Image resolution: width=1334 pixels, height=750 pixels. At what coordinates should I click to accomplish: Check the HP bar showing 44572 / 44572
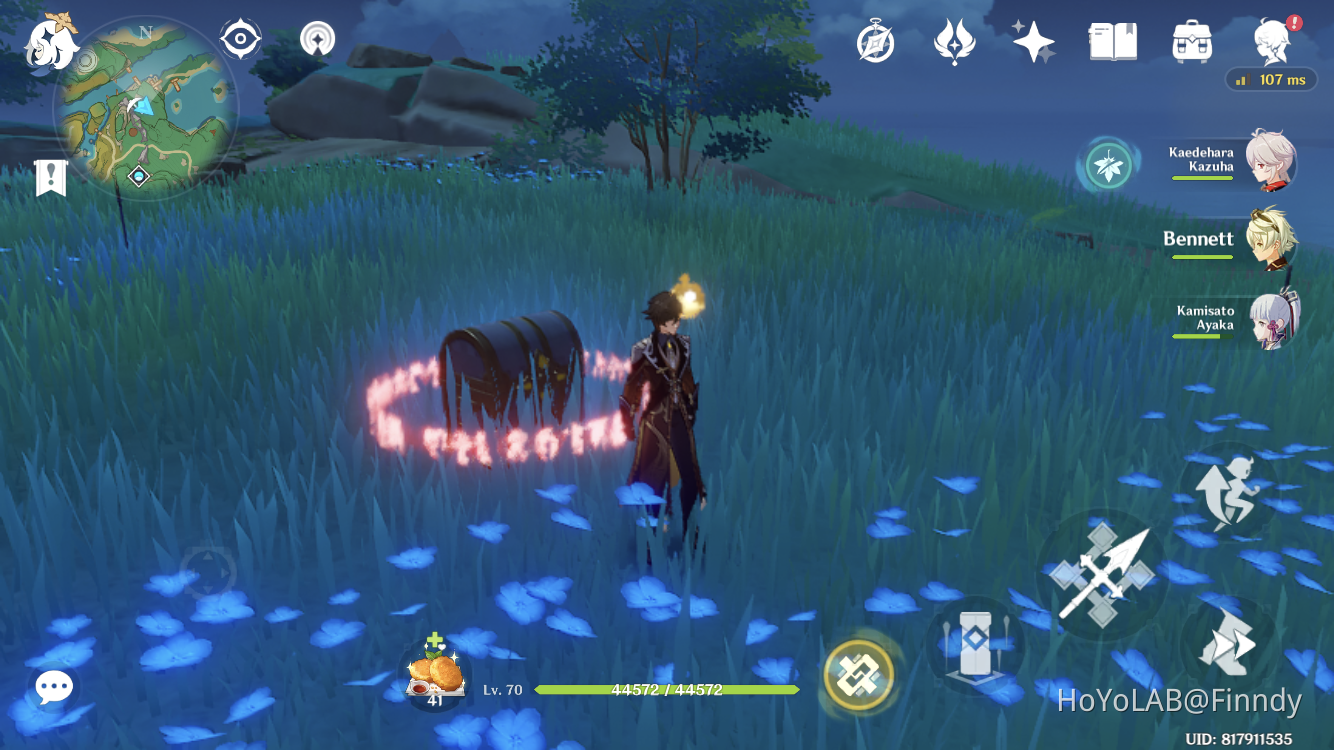tap(666, 689)
